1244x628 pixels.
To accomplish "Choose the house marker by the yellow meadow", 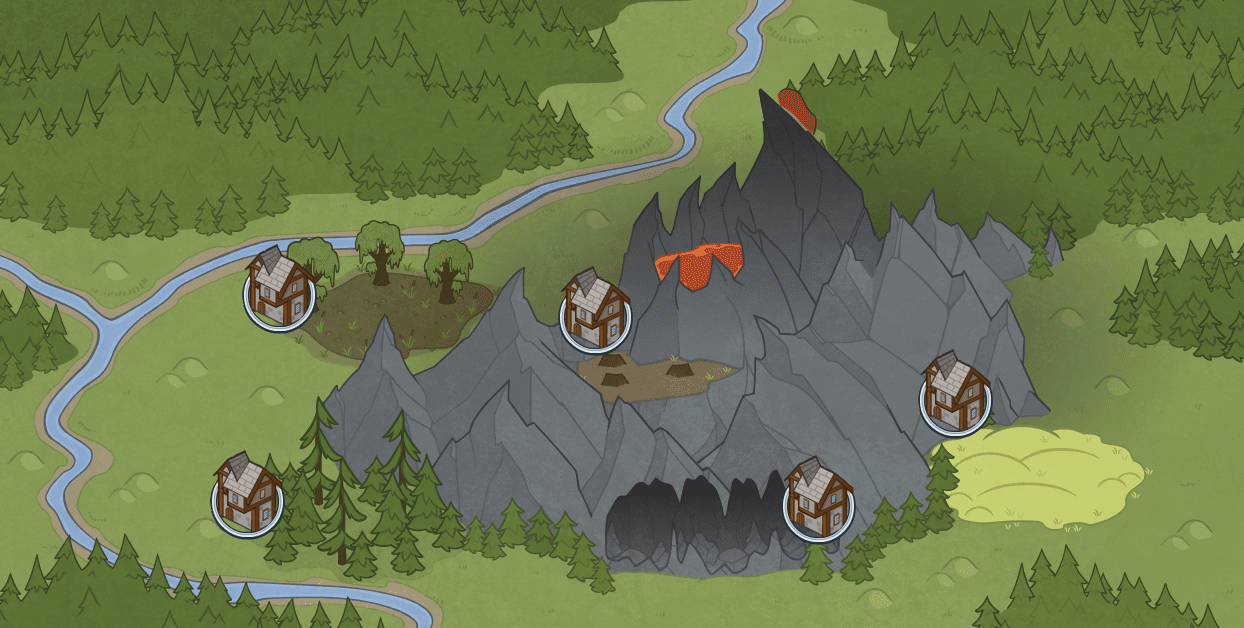I will [x=955, y=396].
